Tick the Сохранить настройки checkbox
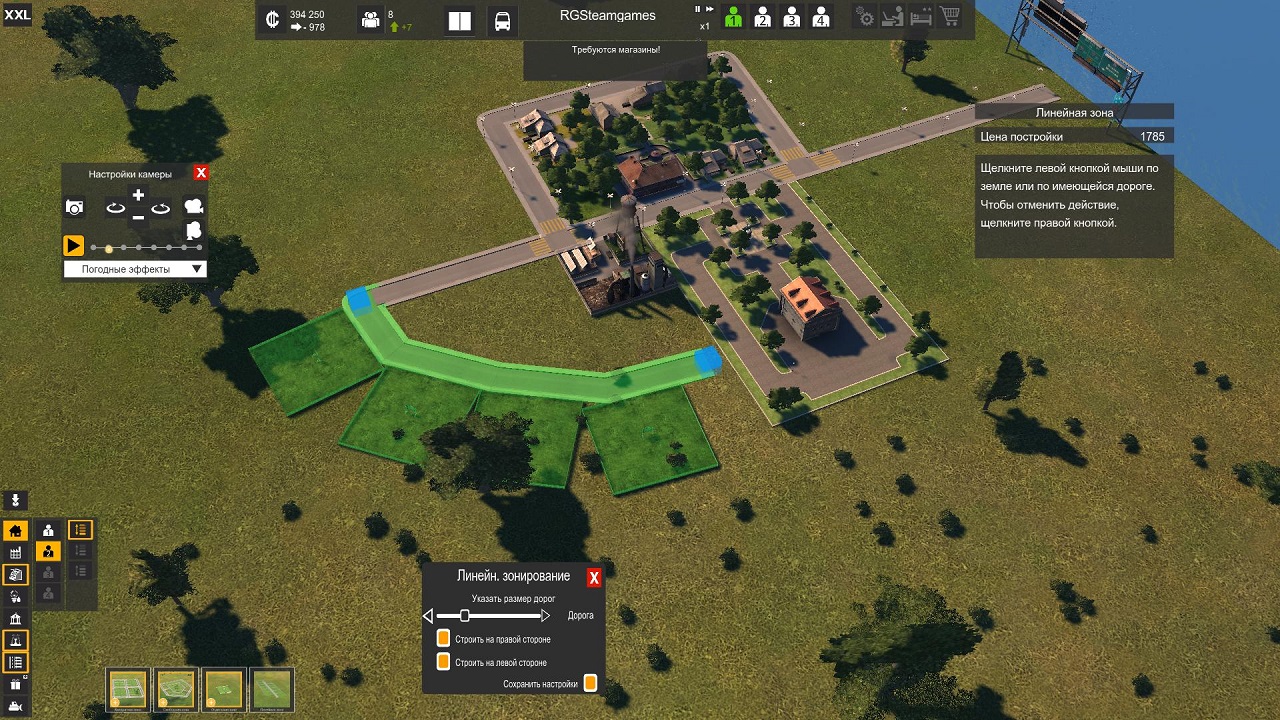The width and height of the screenshot is (1280, 720). pos(590,684)
